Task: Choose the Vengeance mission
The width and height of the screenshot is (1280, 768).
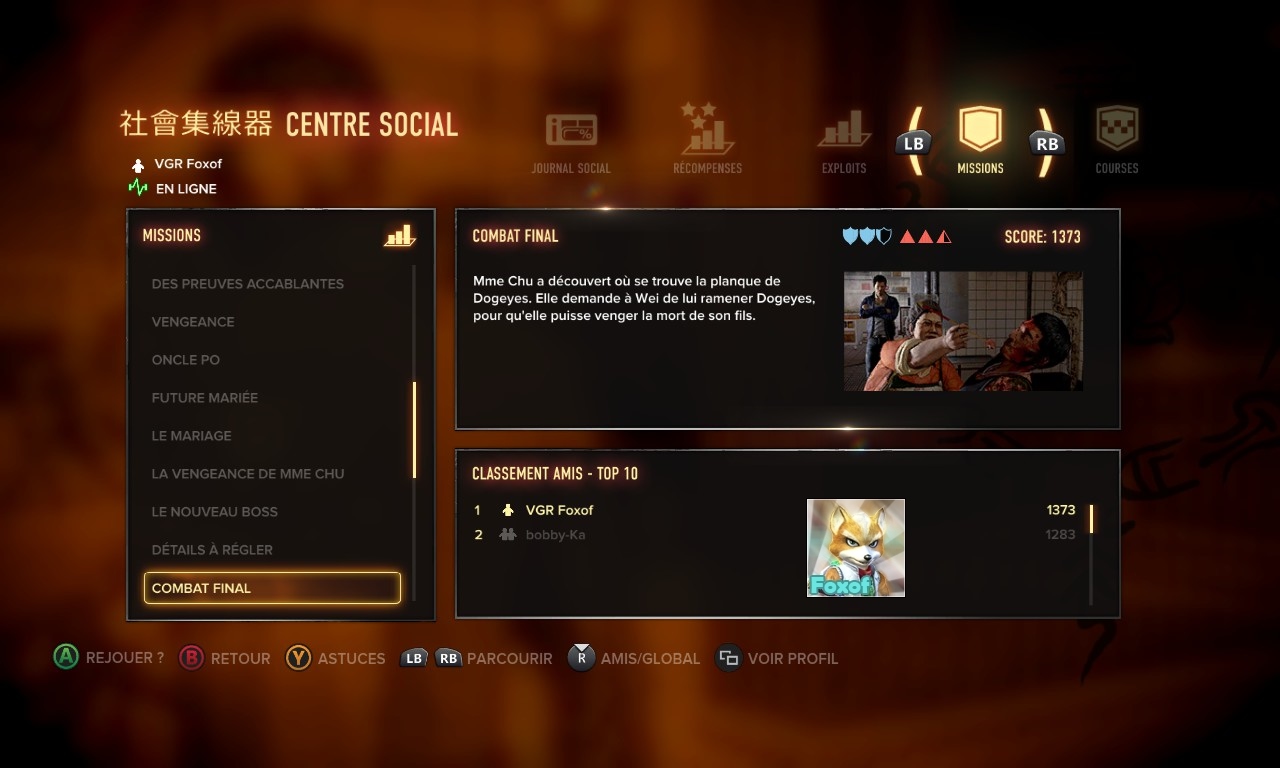Action: pos(193,322)
